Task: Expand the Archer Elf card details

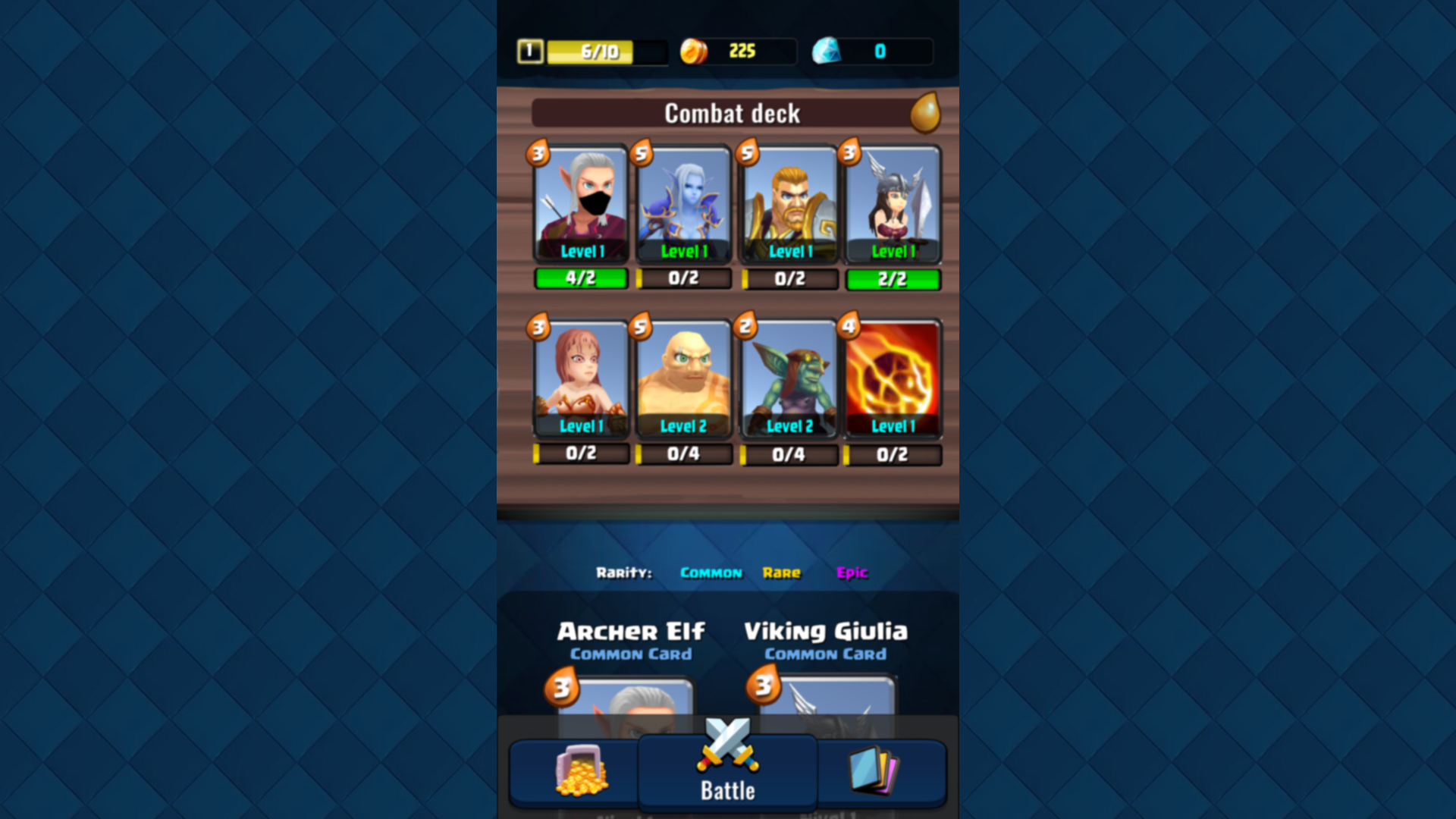Action: pos(630,632)
